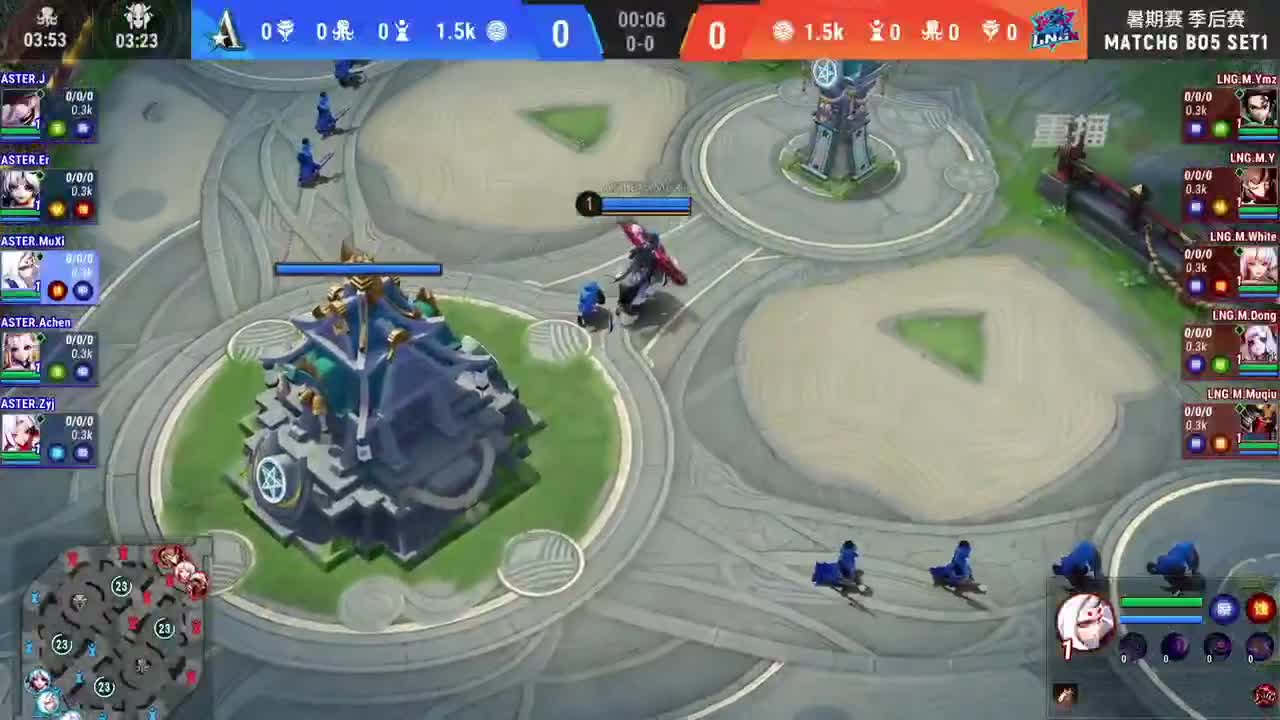Click the red skill icon in bottom corner
1280x720 pixels.
[1266, 695]
